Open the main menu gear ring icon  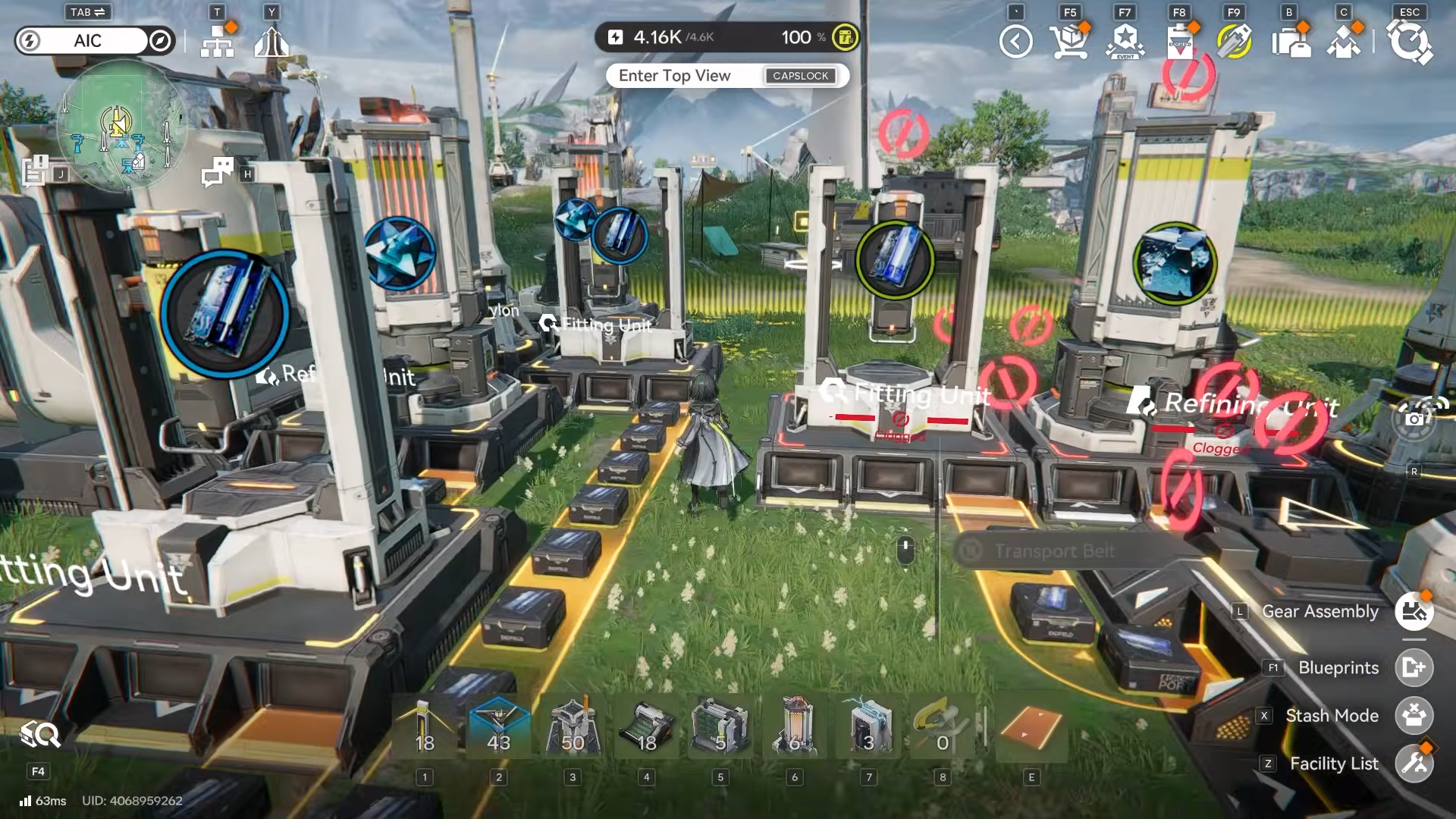[1409, 42]
